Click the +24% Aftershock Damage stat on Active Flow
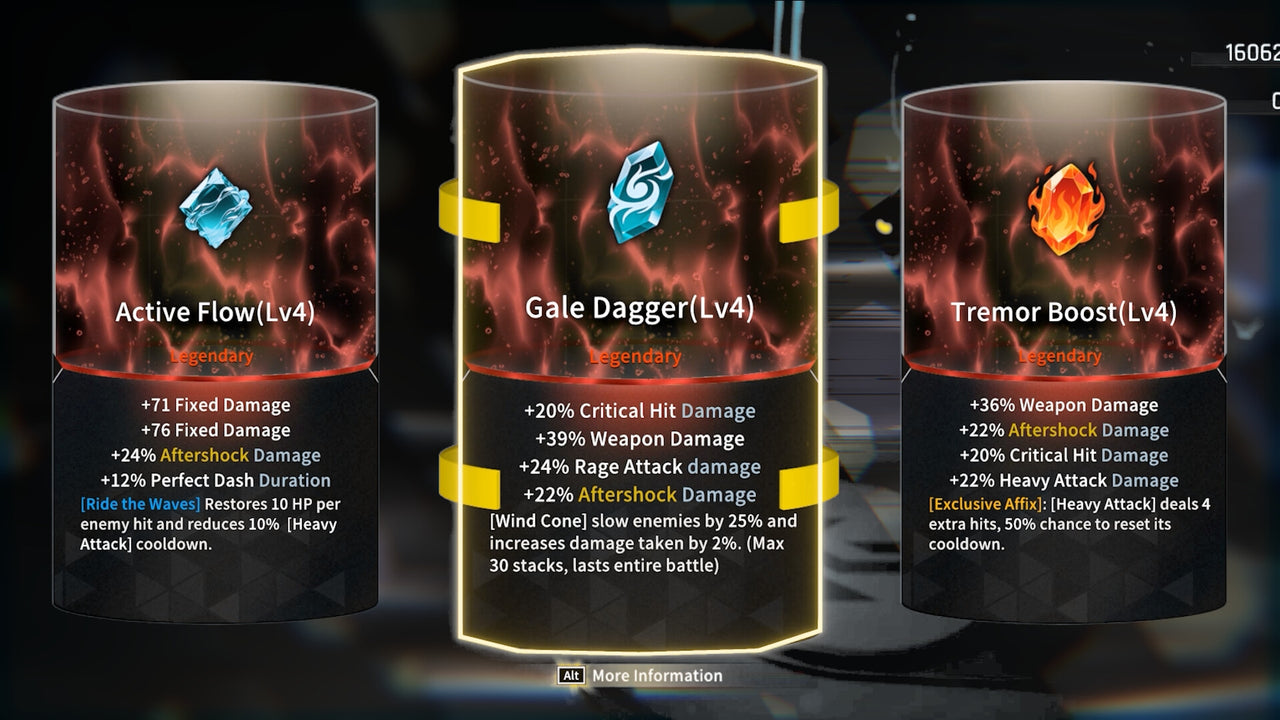Image resolution: width=1280 pixels, height=720 pixels. (214, 455)
